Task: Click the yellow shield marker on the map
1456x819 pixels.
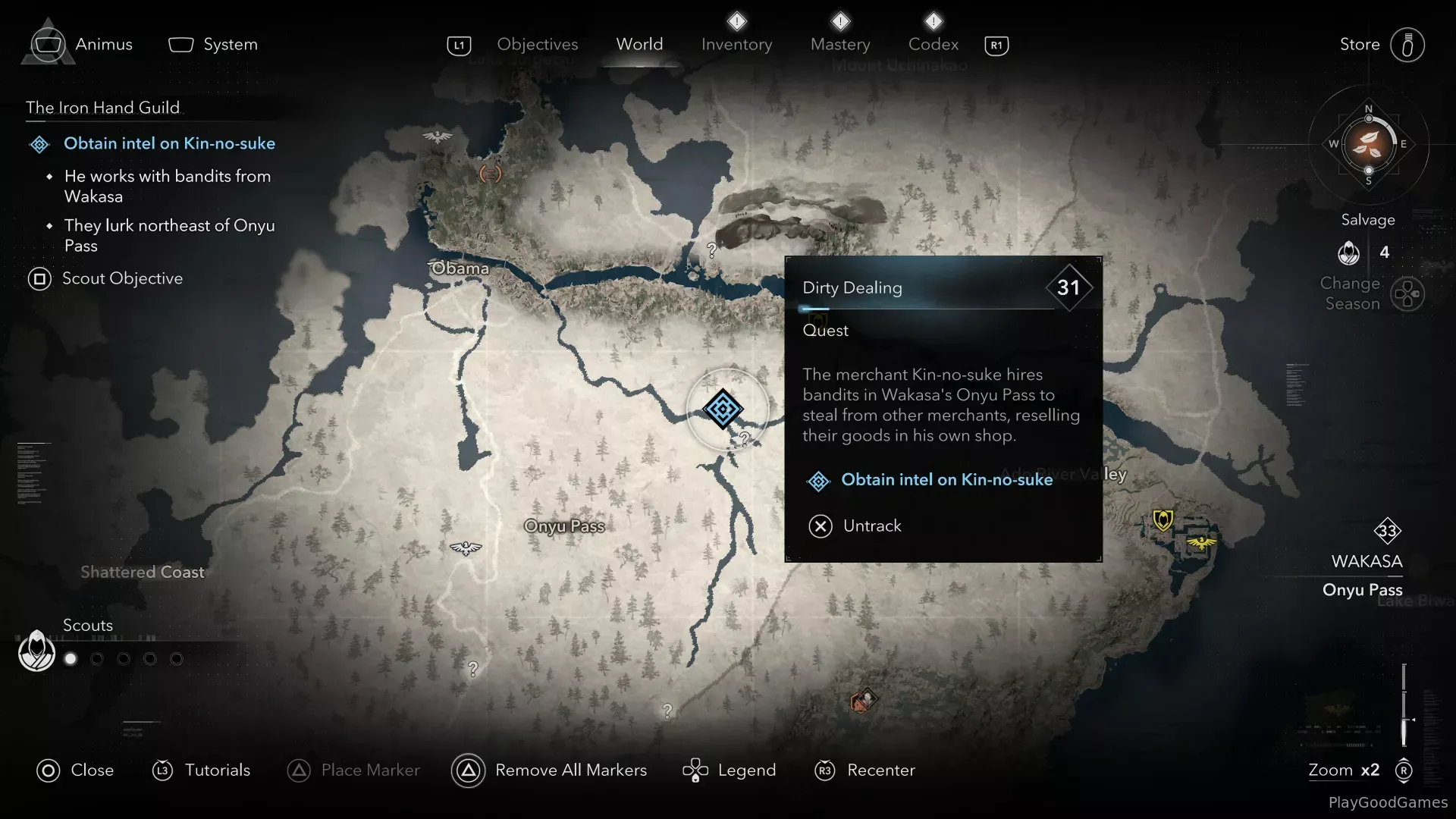Action: [1163, 520]
